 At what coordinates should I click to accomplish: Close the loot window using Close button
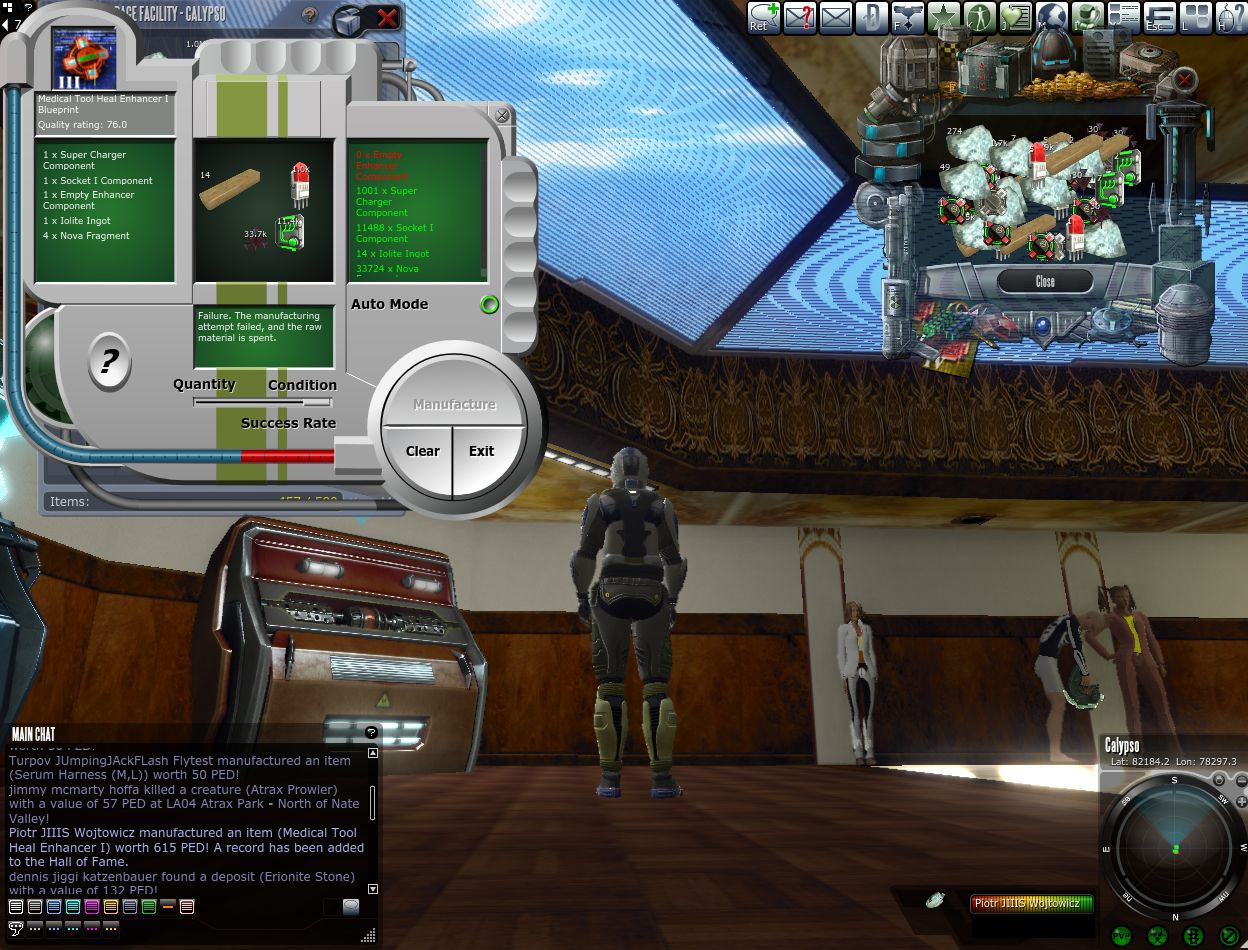(x=1044, y=281)
